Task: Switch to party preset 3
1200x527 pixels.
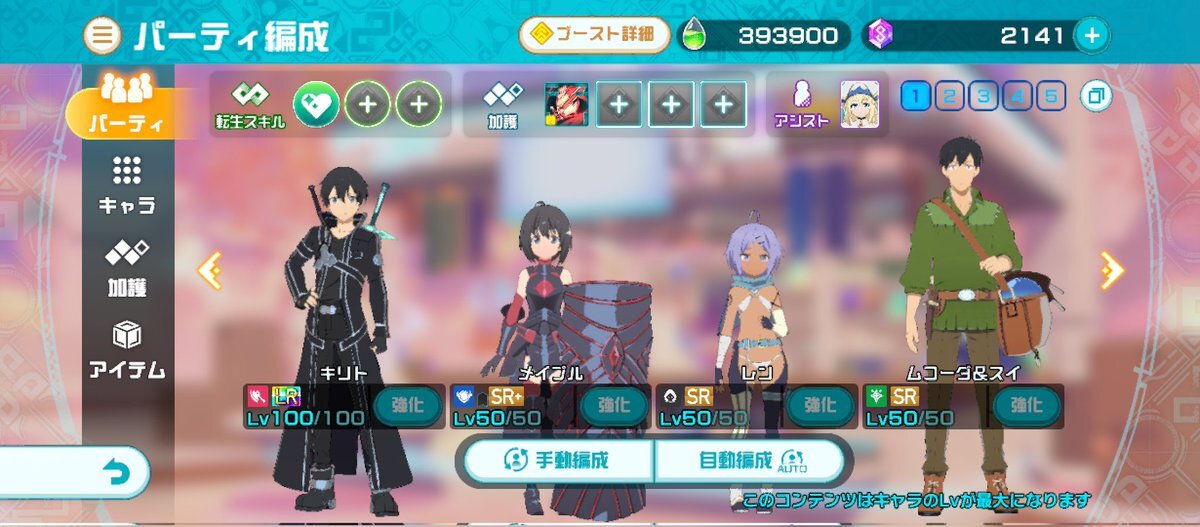Action: pyautogui.click(x=983, y=96)
